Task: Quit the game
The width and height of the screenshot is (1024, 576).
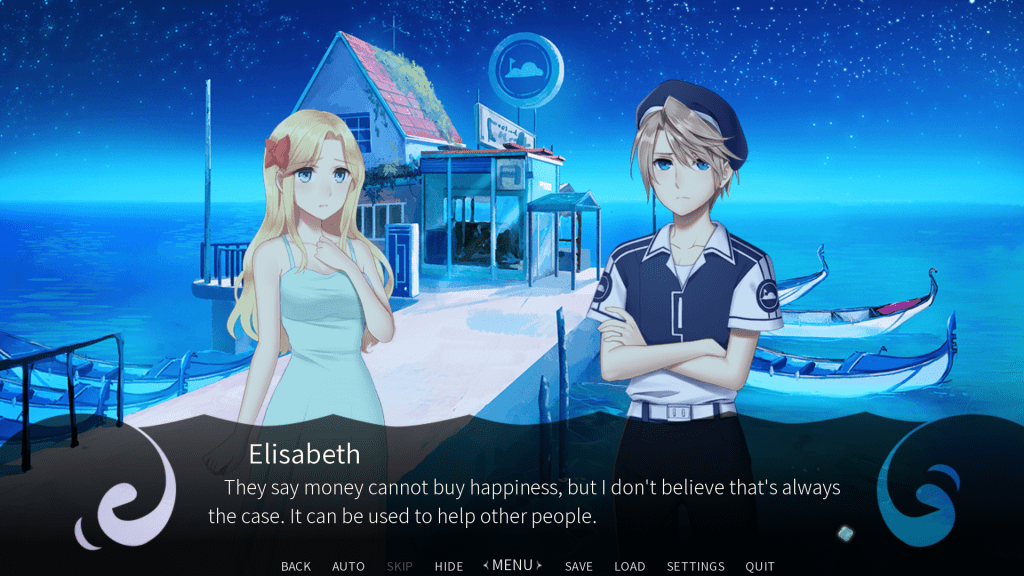Action: coord(760,566)
